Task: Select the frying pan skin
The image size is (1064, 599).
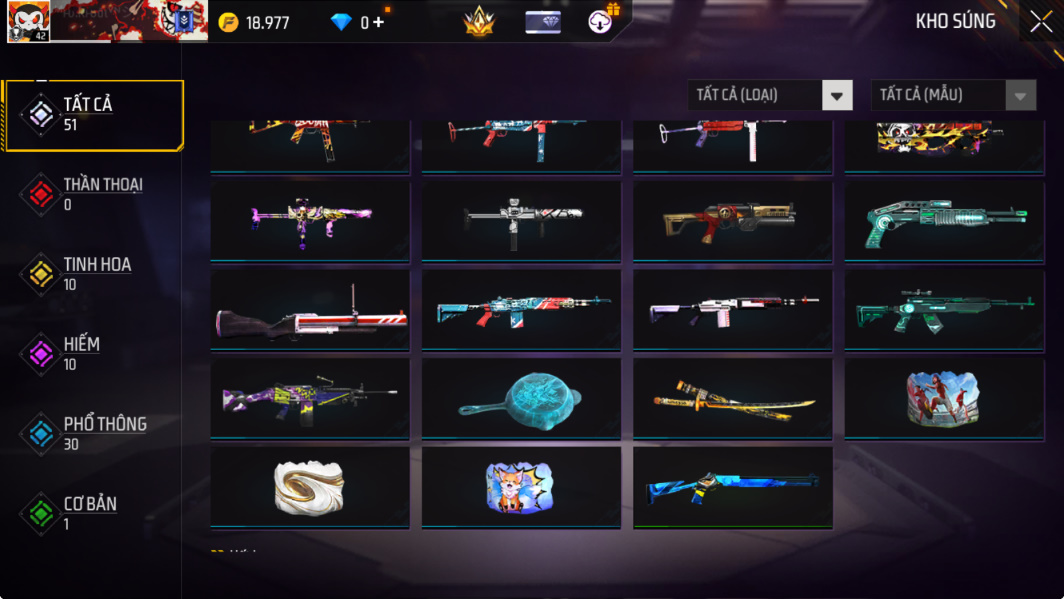Action: pyautogui.click(x=521, y=399)
